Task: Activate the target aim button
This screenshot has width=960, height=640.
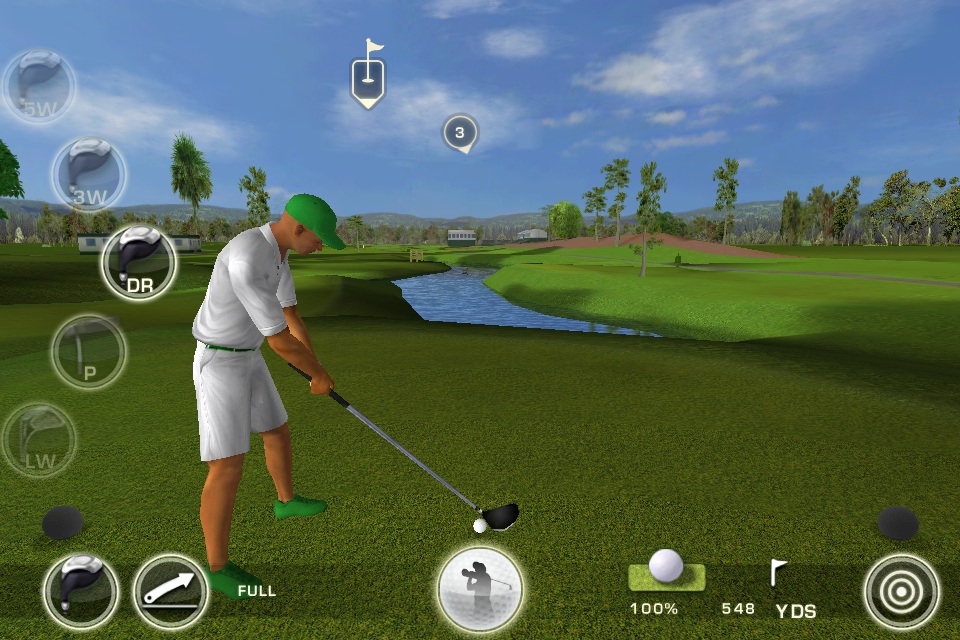Action: (901, 591)
